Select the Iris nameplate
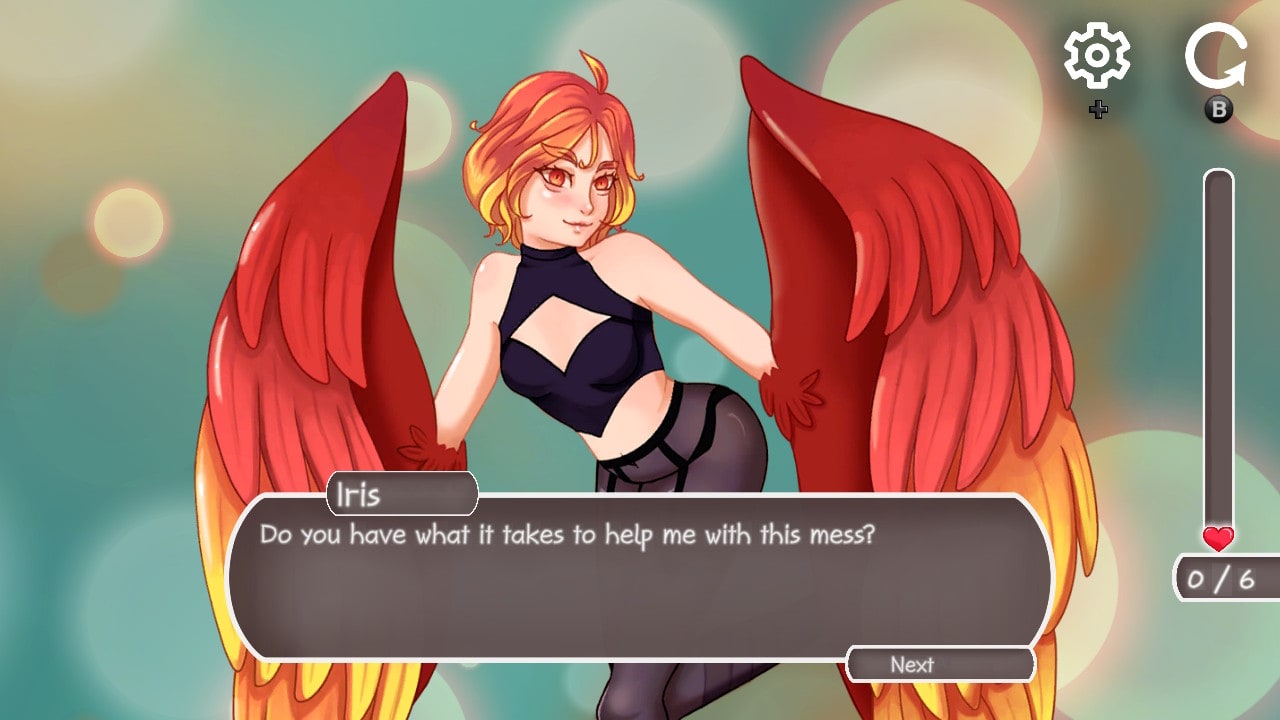 (x=400, y=492)
